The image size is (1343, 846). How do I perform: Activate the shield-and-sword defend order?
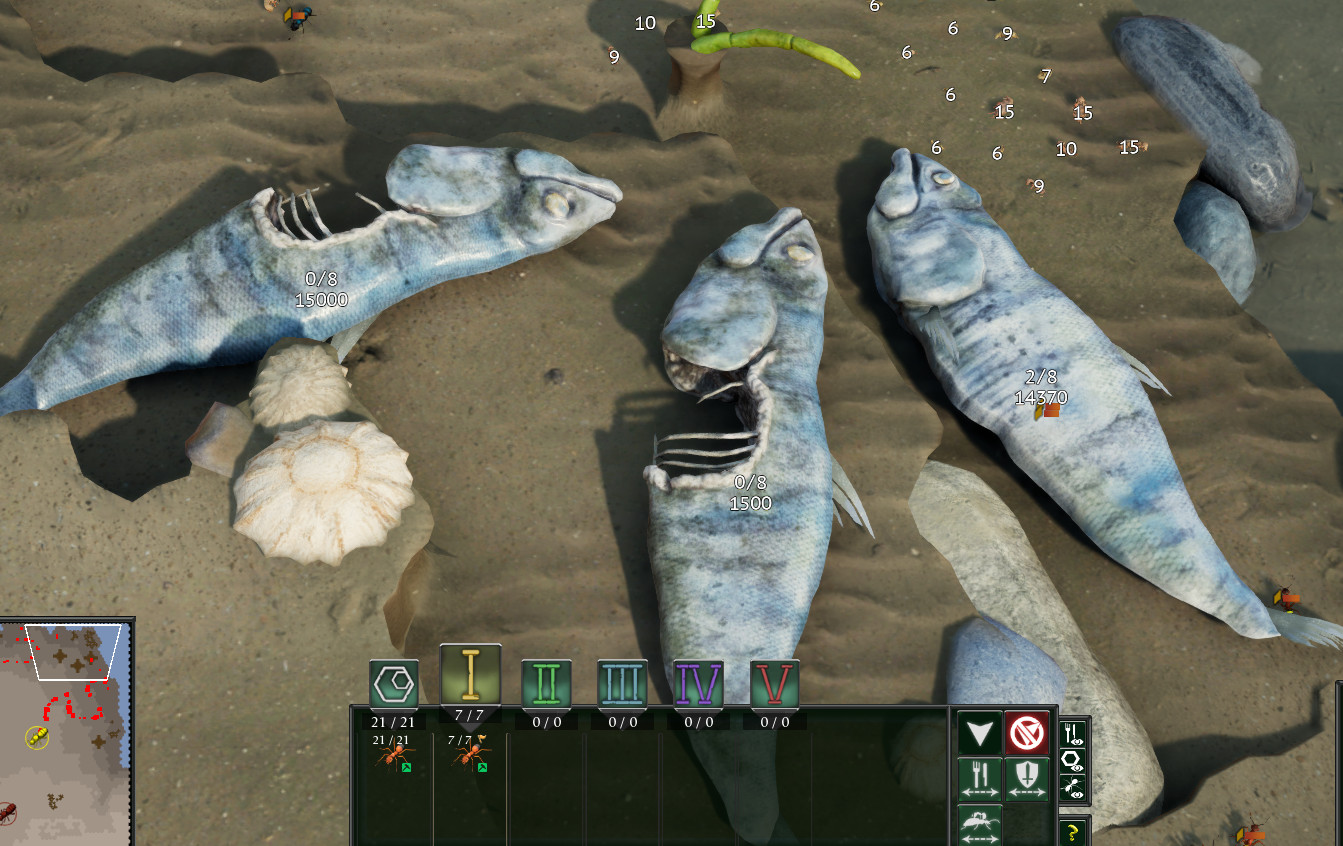1026,779
